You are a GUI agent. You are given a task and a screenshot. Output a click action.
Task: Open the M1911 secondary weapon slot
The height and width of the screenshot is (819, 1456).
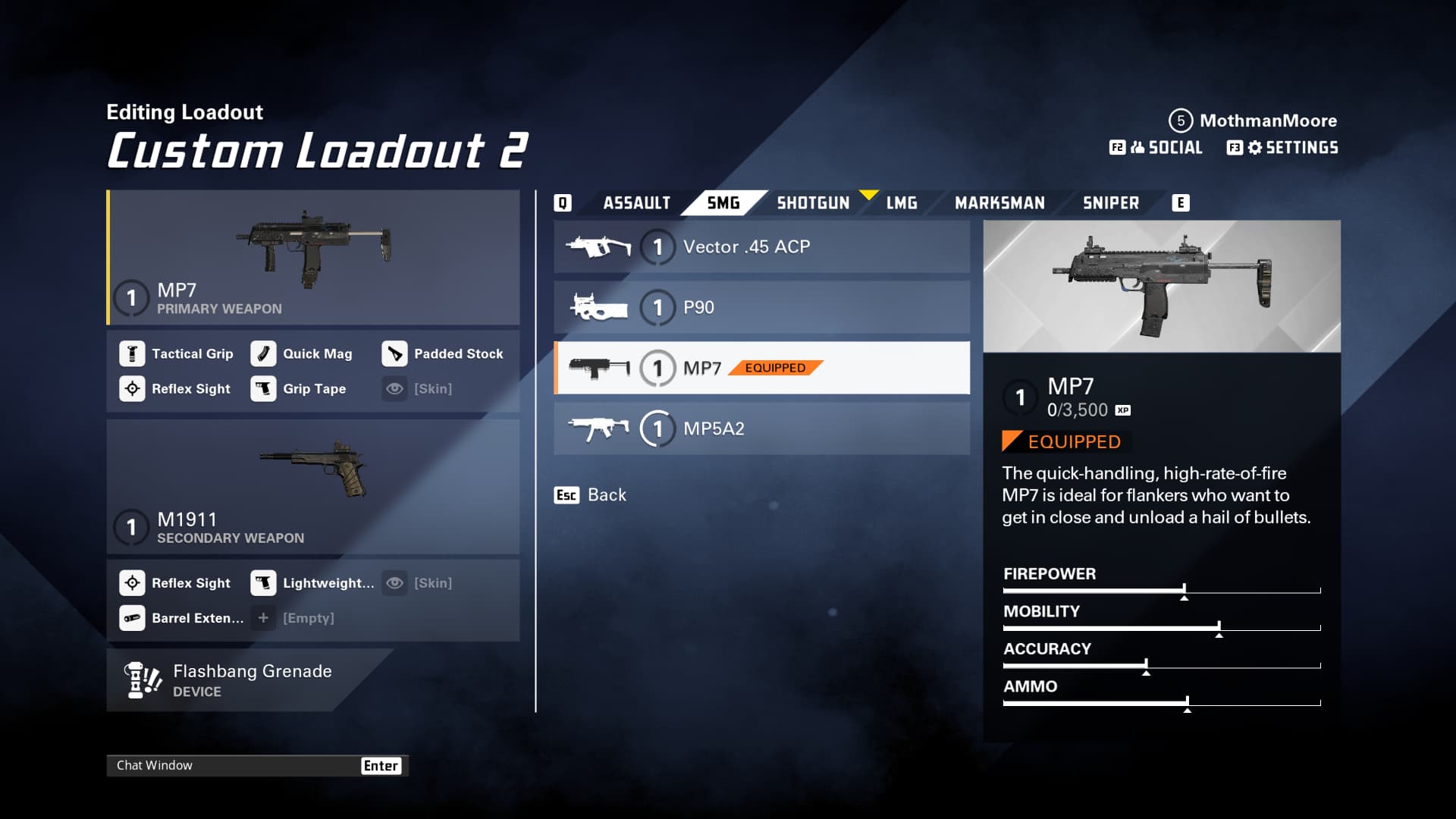pyautogui.click(x=312, y=487)
